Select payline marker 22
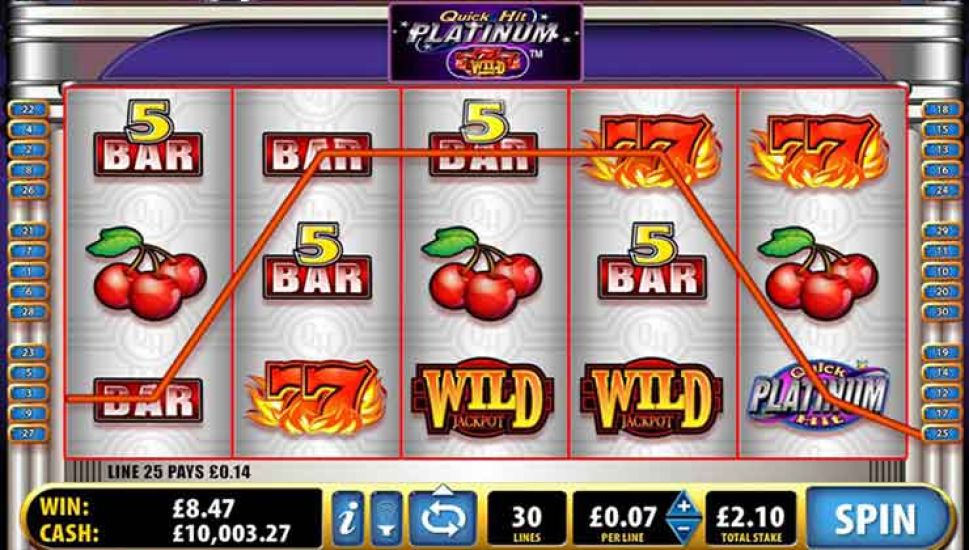The width and height of the screenshot is (969, 550). click(x=27, y=109)
